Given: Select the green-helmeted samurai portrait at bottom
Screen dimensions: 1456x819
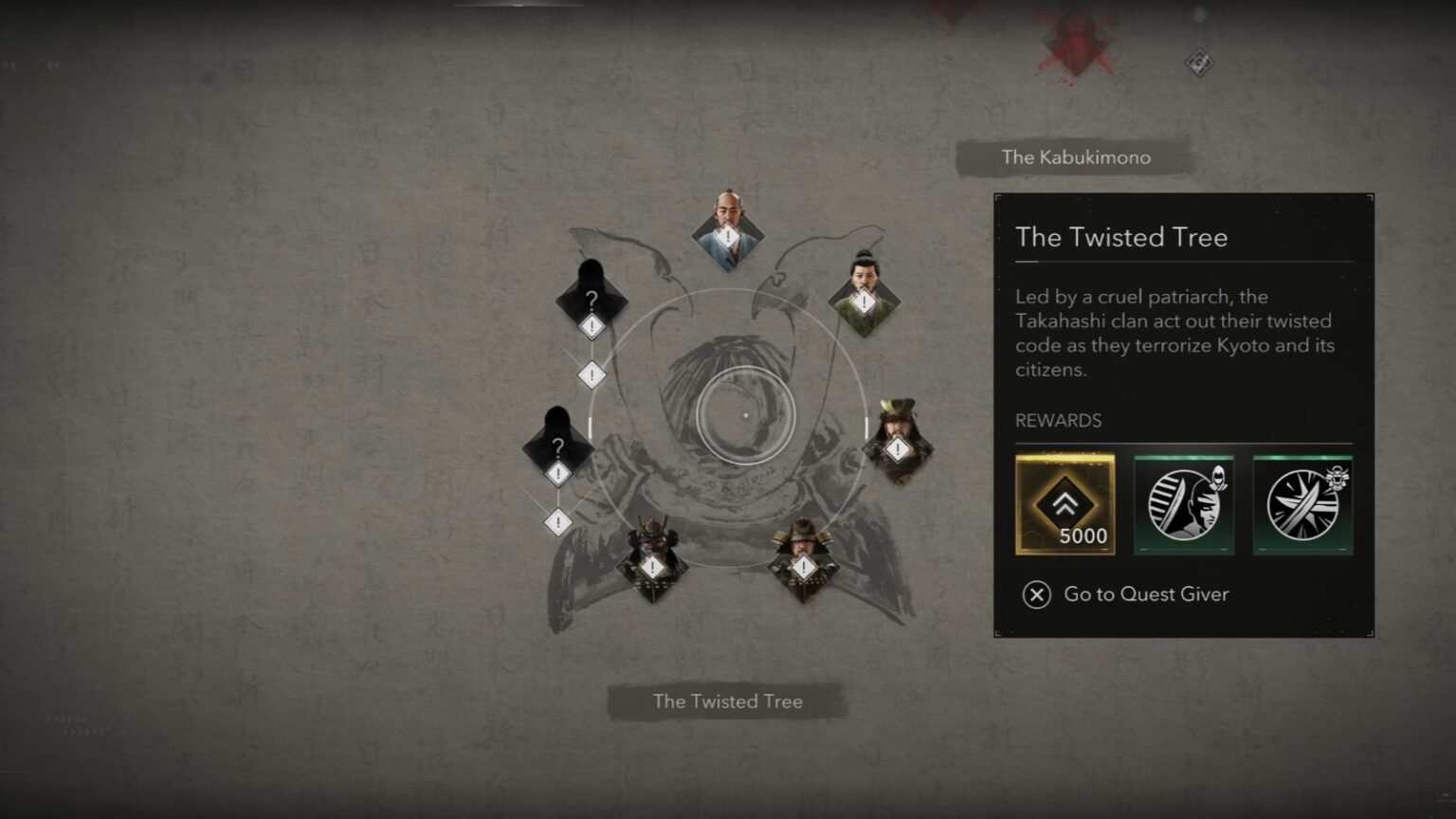Looking at the screenshot, I should pos(804,566).
